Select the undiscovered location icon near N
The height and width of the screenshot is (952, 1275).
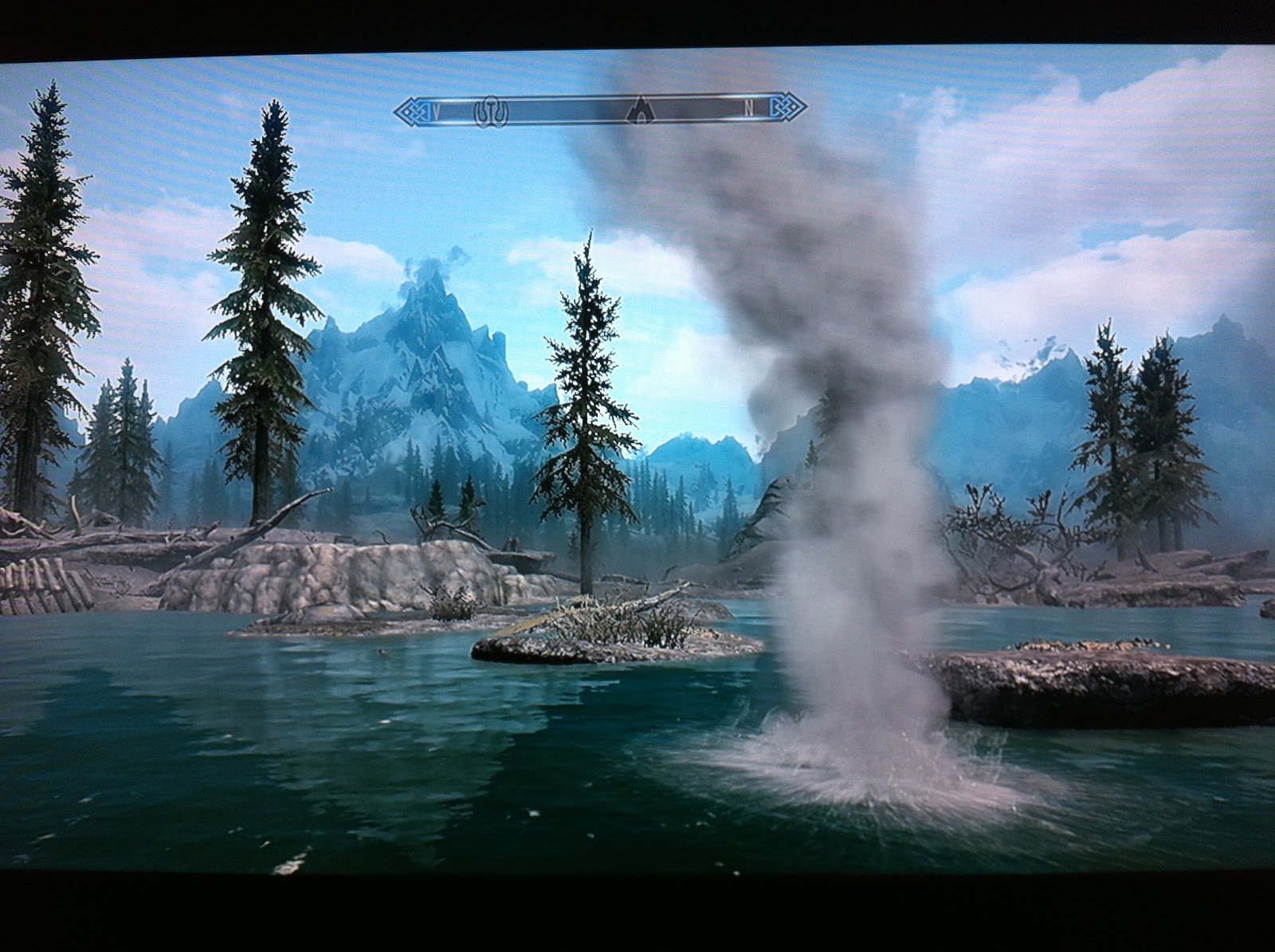(640, 113)
